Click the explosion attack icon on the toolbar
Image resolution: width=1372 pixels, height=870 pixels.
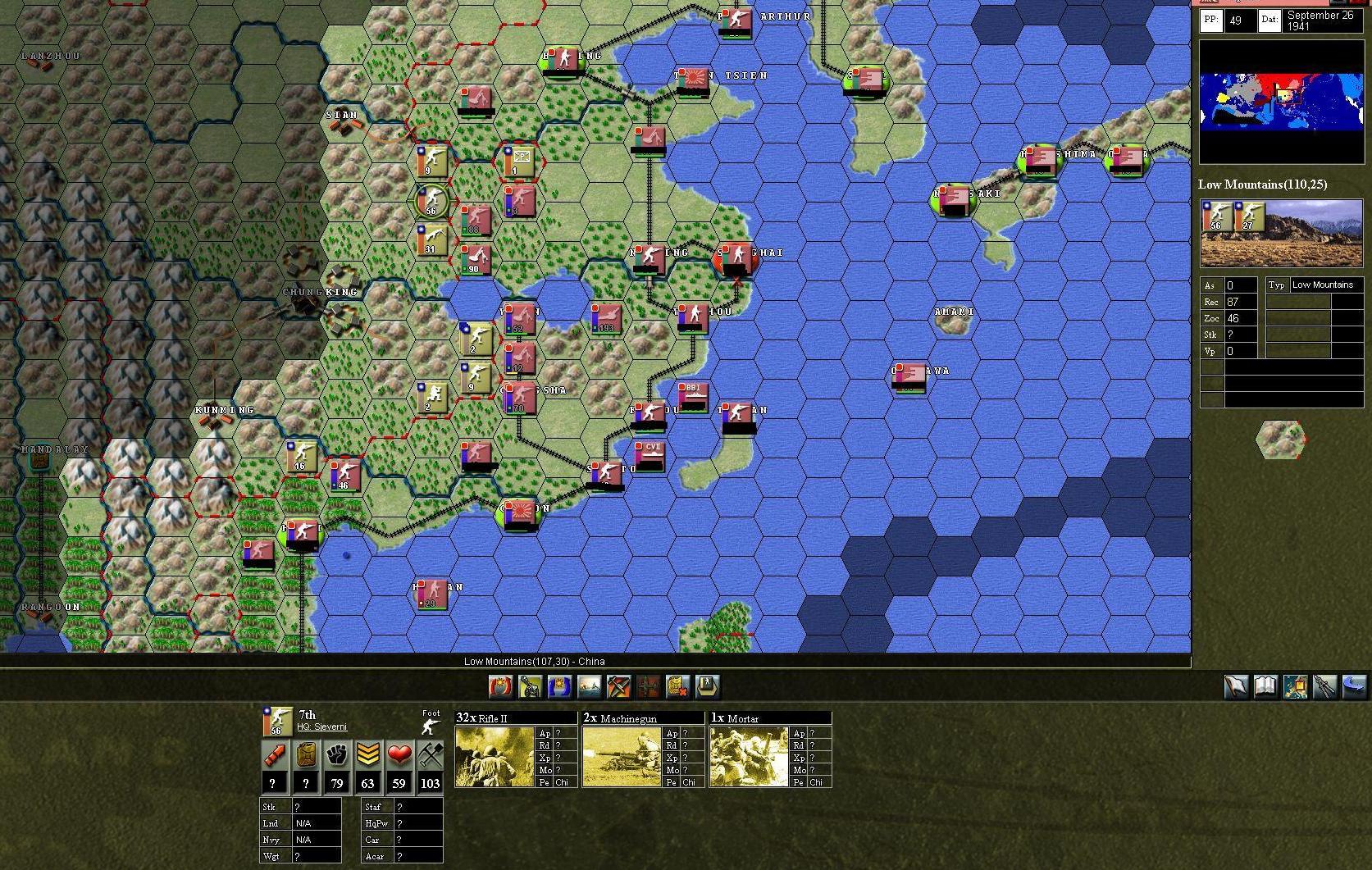(x=499, y=687)
